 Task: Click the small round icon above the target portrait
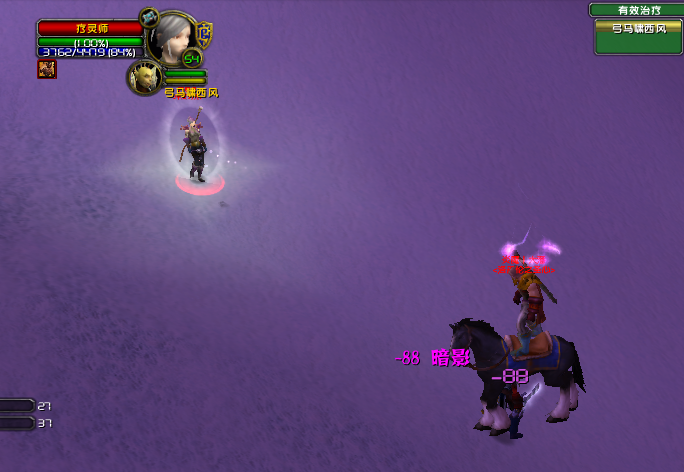pos(149,17)
